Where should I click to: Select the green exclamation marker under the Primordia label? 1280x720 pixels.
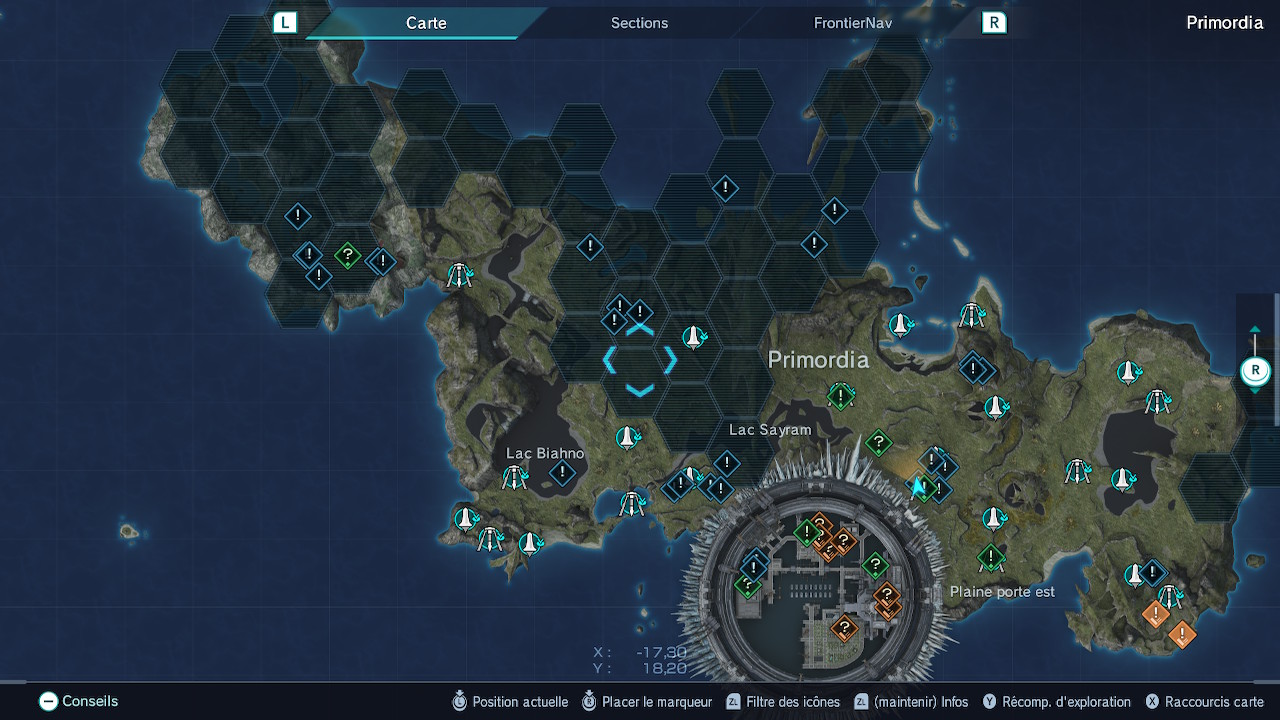click(841, 396)
